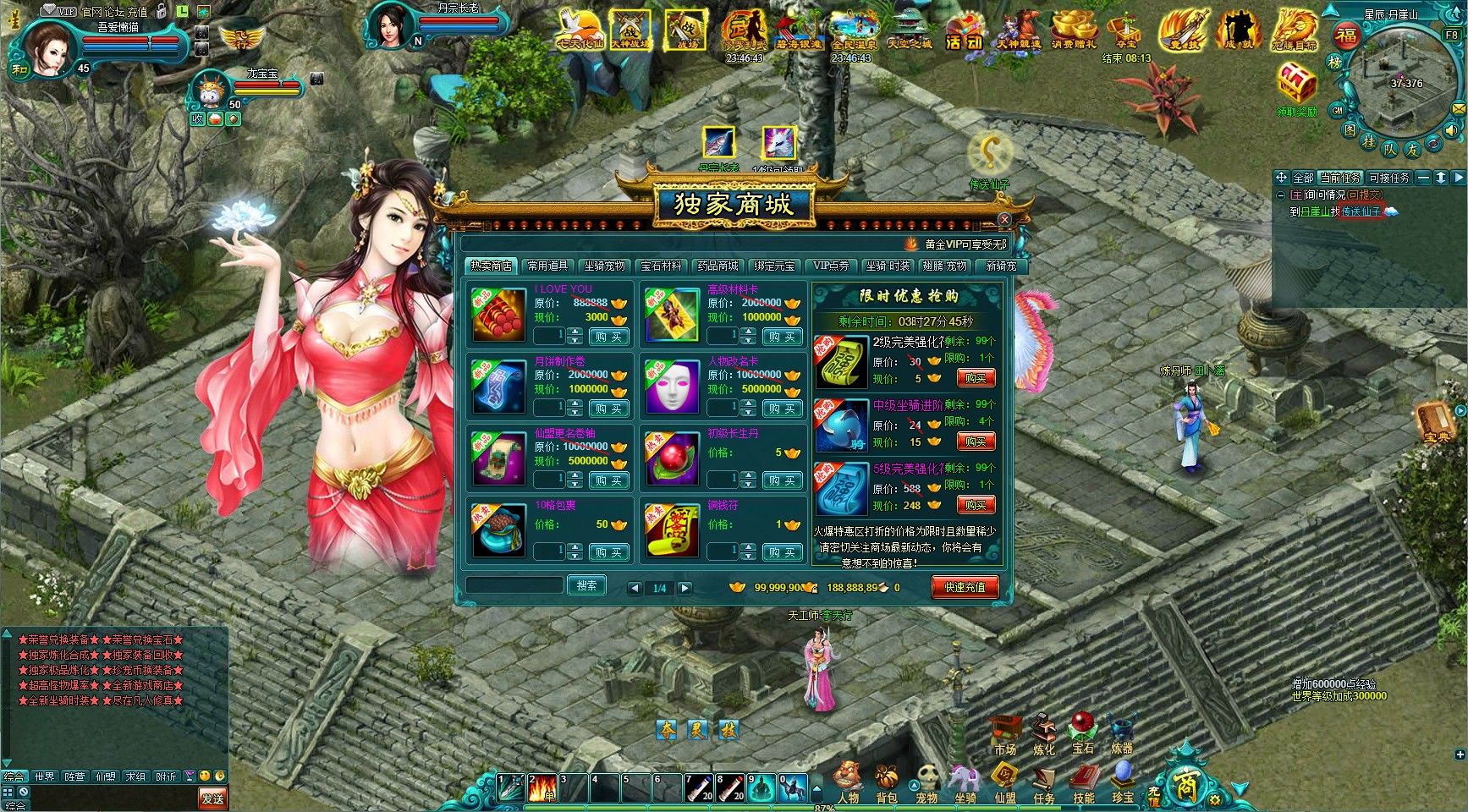
Task: Open the 背包 (backpack) icon
Action: 885,776
